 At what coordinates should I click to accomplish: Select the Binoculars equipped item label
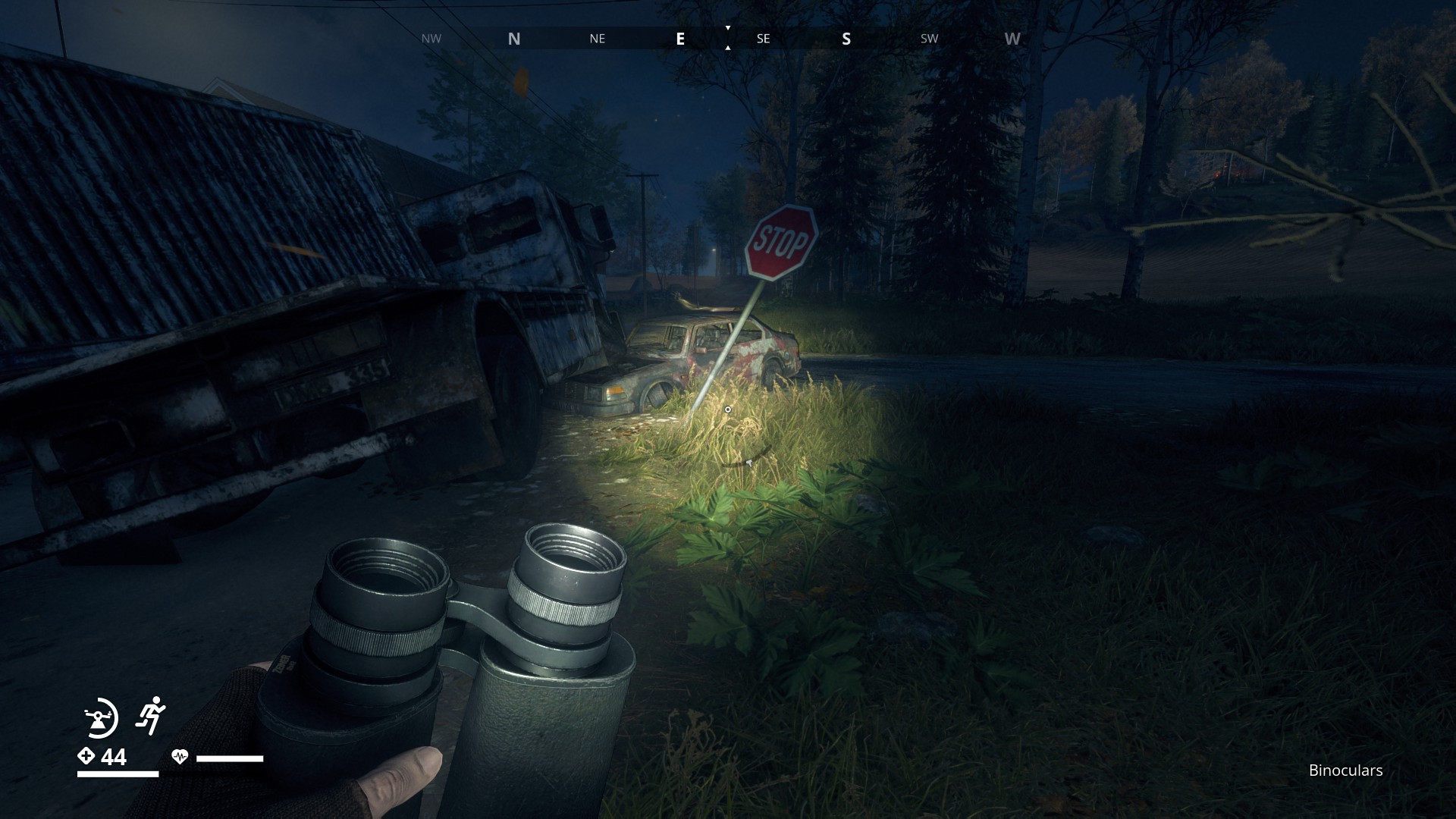coord(1345,770)
